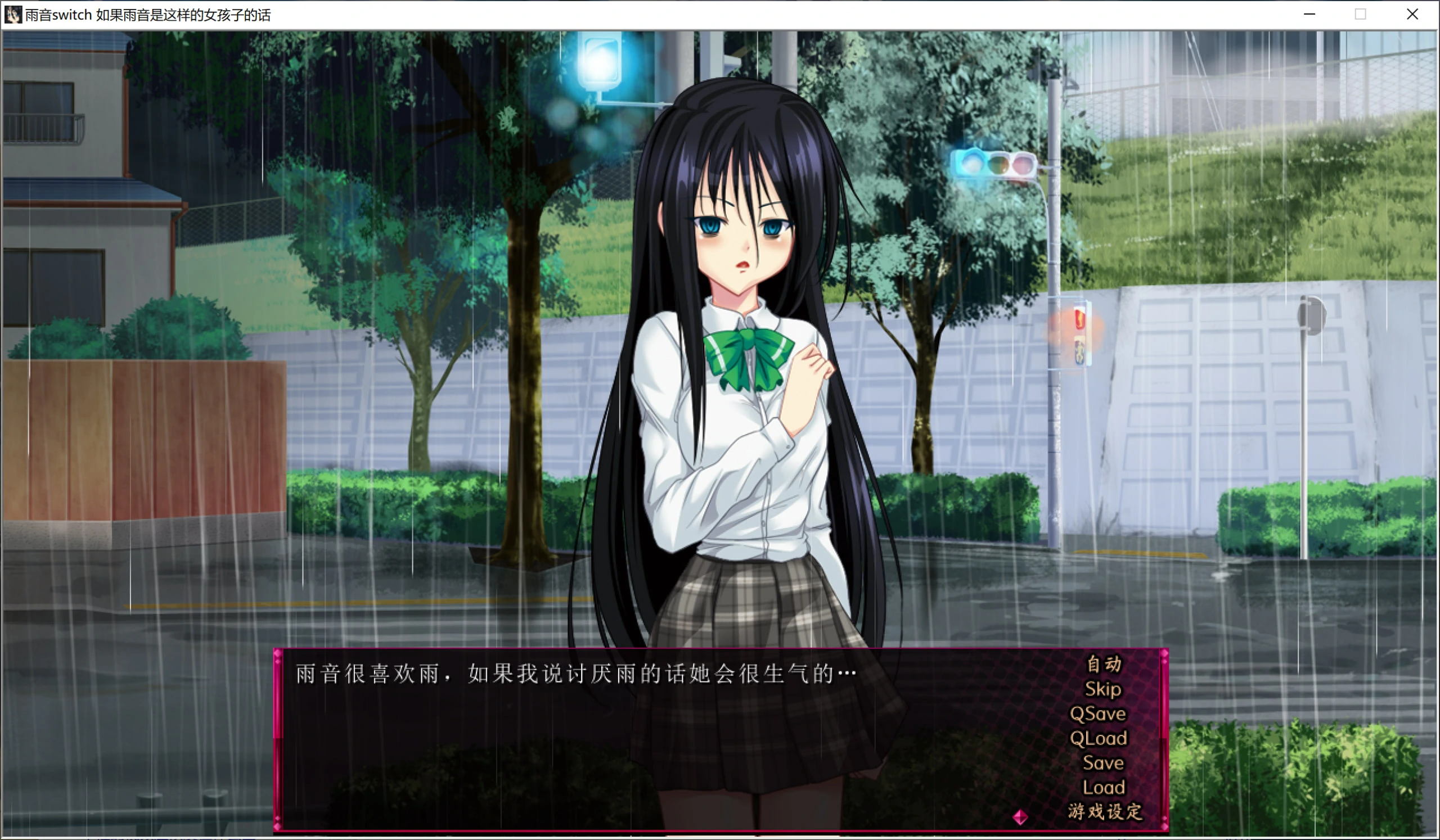Open the 游戏设定 settings menu
The height and width of the screenshot is (840, 1440).
pos(1105,810)
